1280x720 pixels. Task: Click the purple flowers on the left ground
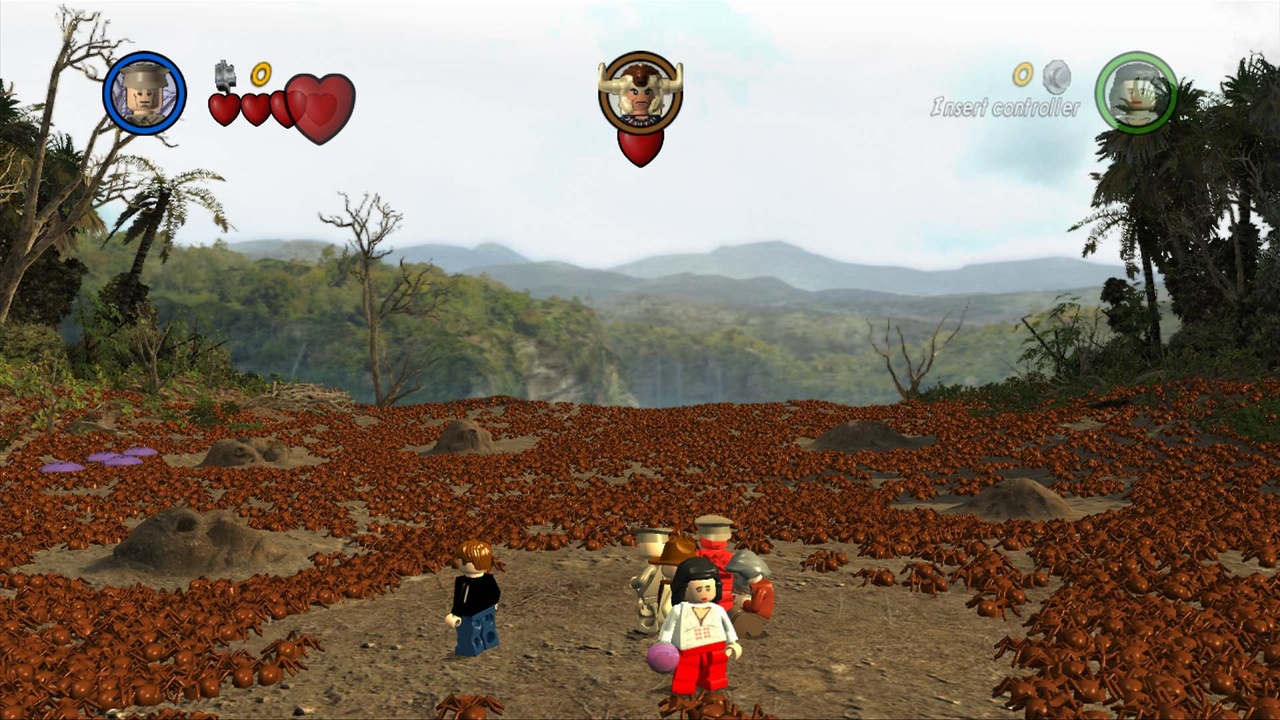click(100, 456)
